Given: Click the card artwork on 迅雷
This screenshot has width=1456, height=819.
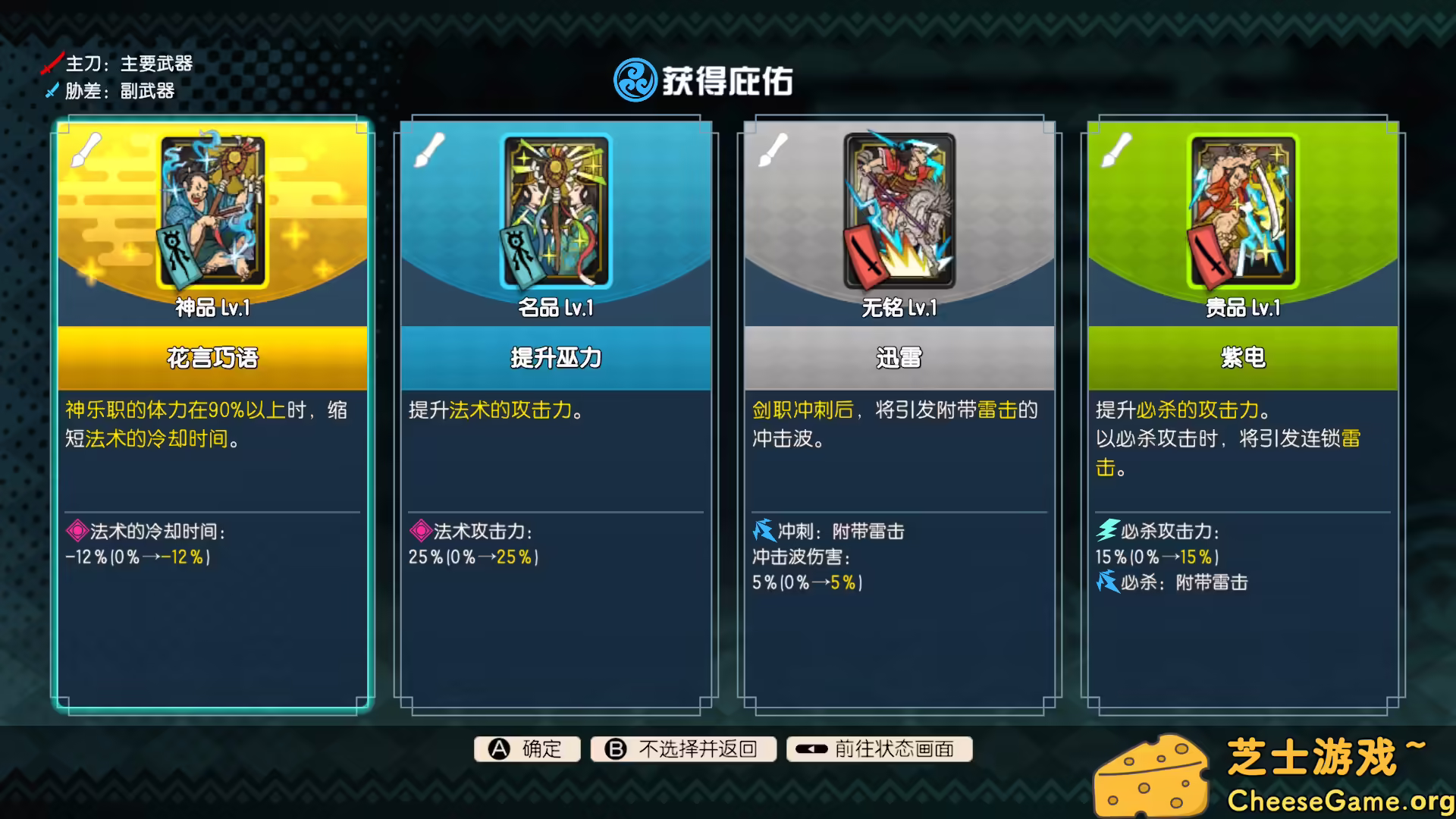Looking at the screenshot, I should [x=898, y=211].
